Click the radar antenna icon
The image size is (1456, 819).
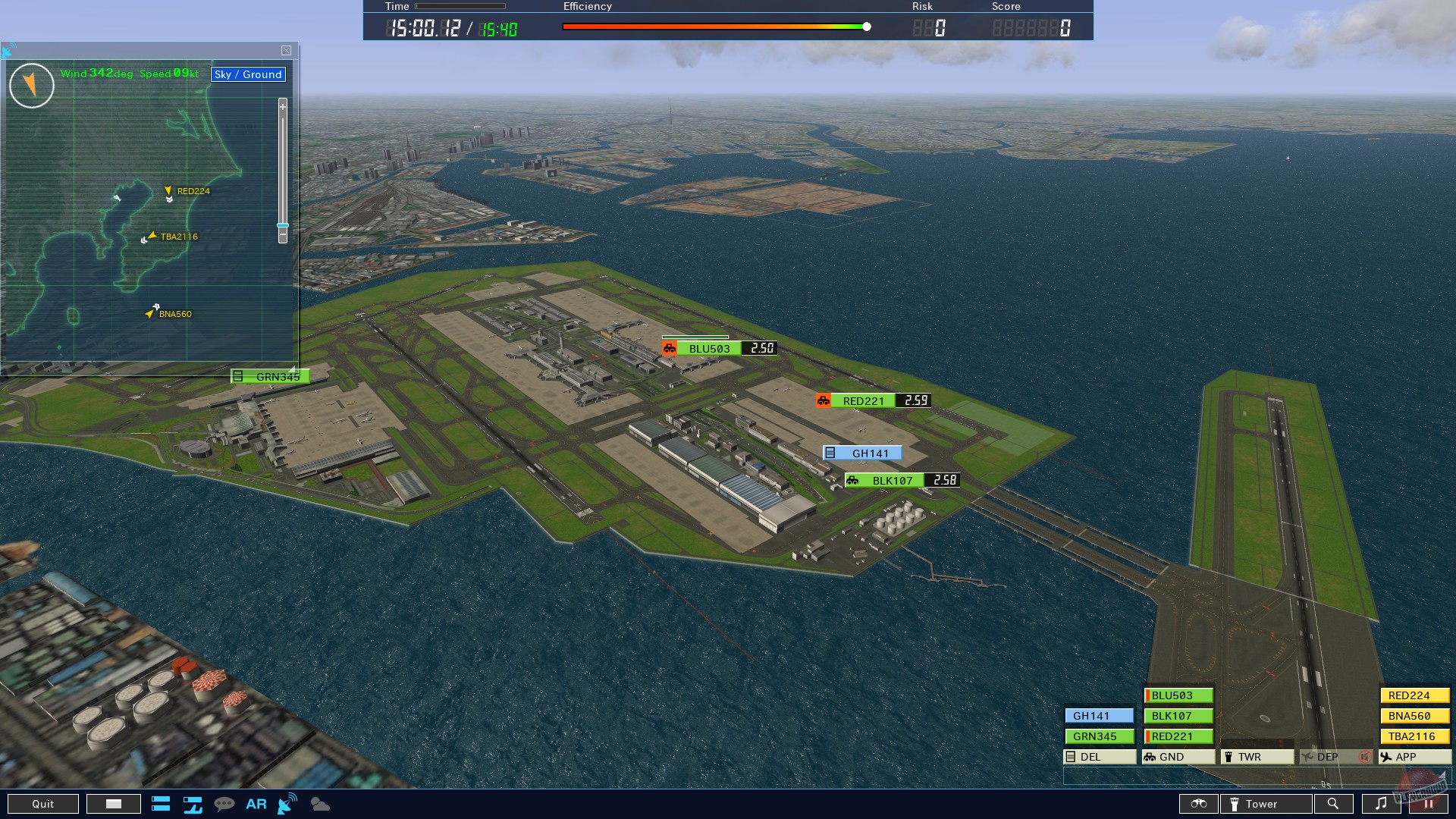point(287,802)
